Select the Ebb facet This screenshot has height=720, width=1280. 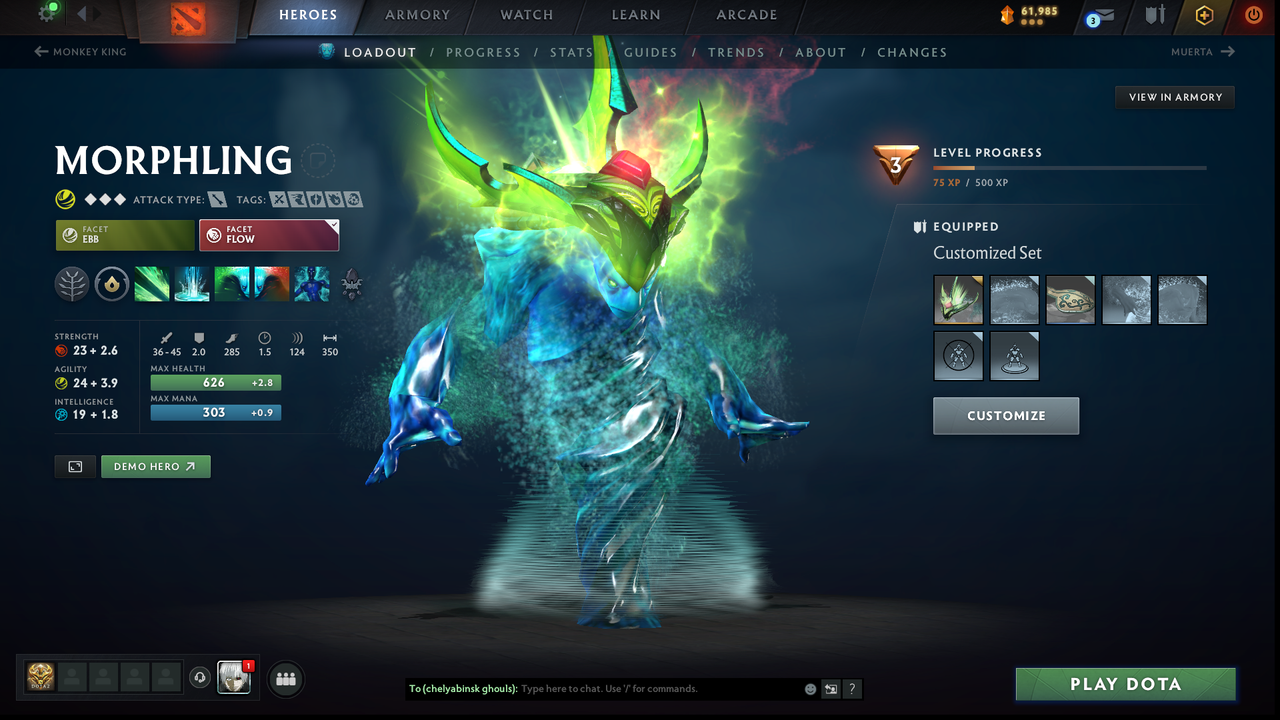tap(125, 235)
